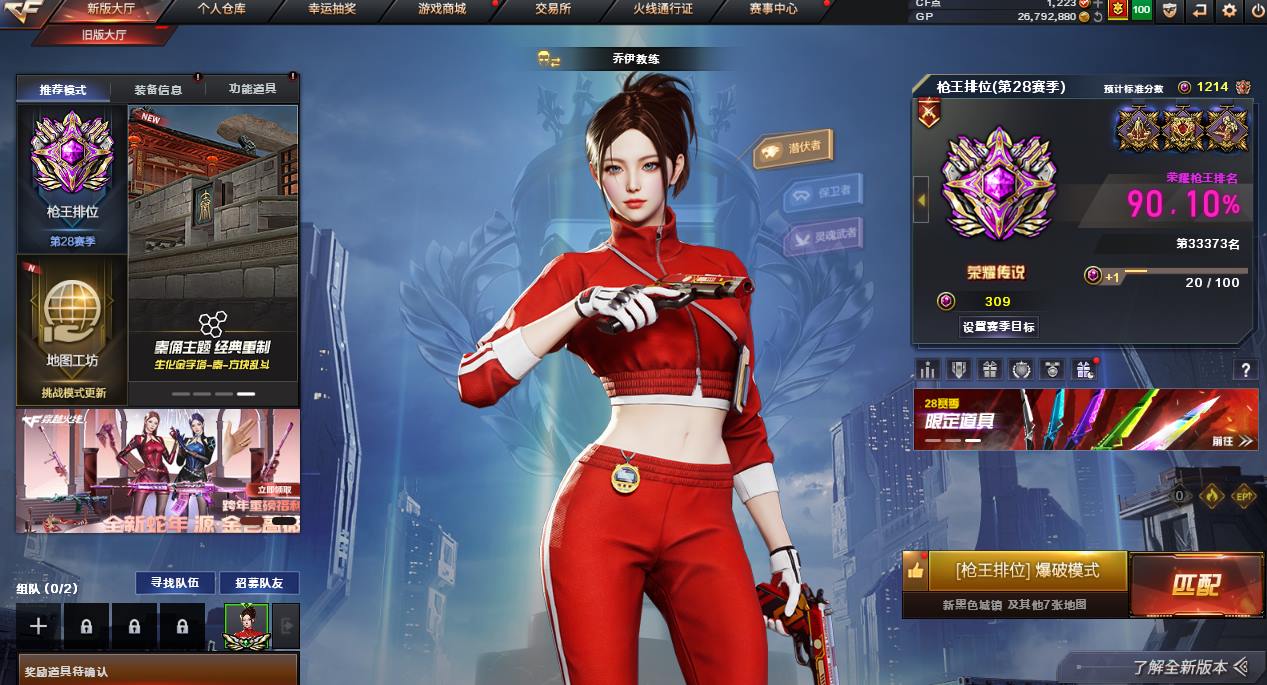Open the gear settings icon
This screenshot has width=1267, height=685.
(1229, 11)
